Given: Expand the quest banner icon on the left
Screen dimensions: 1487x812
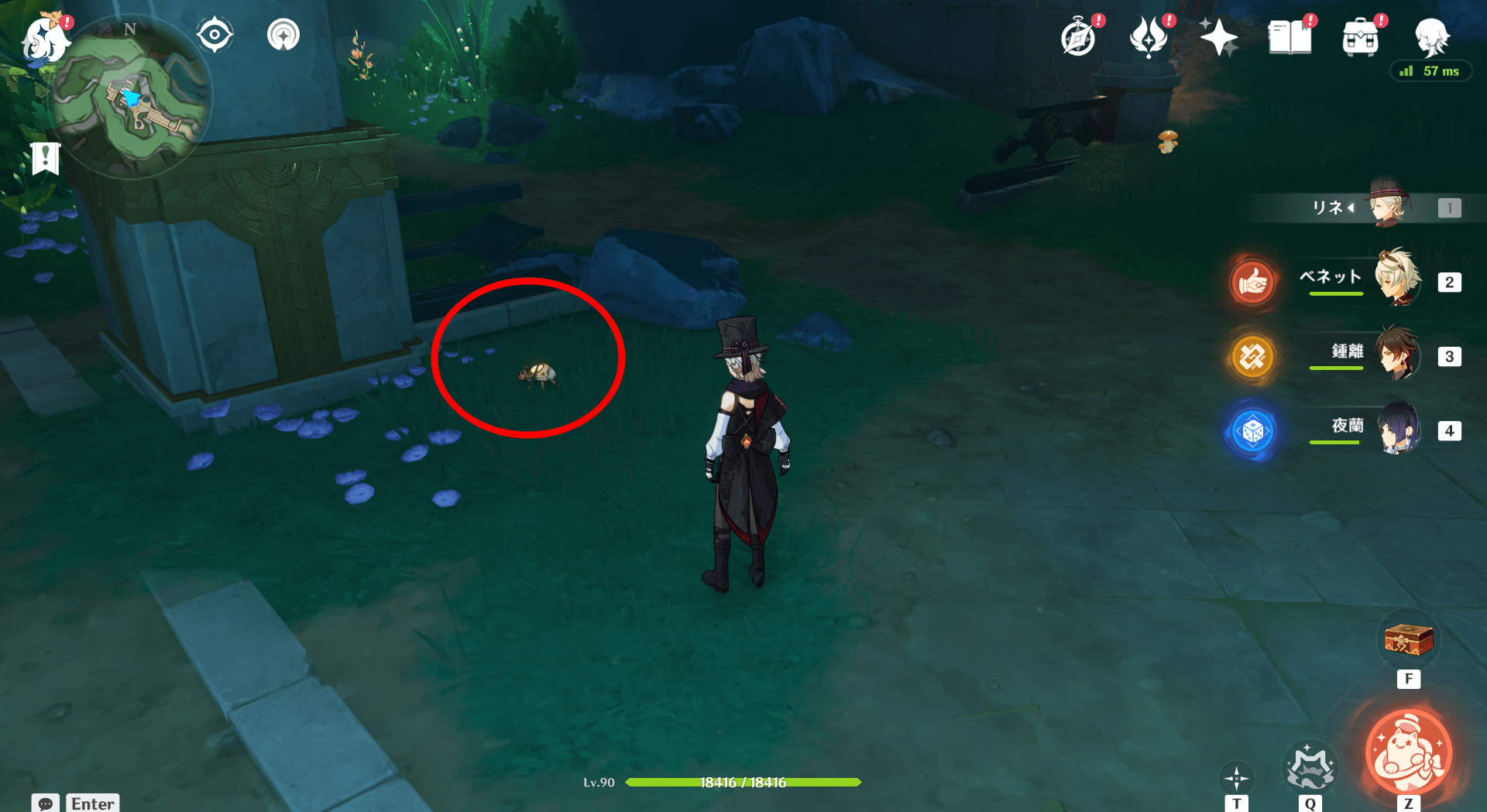Looking at the screenshot, I should (x=47, y=159).
